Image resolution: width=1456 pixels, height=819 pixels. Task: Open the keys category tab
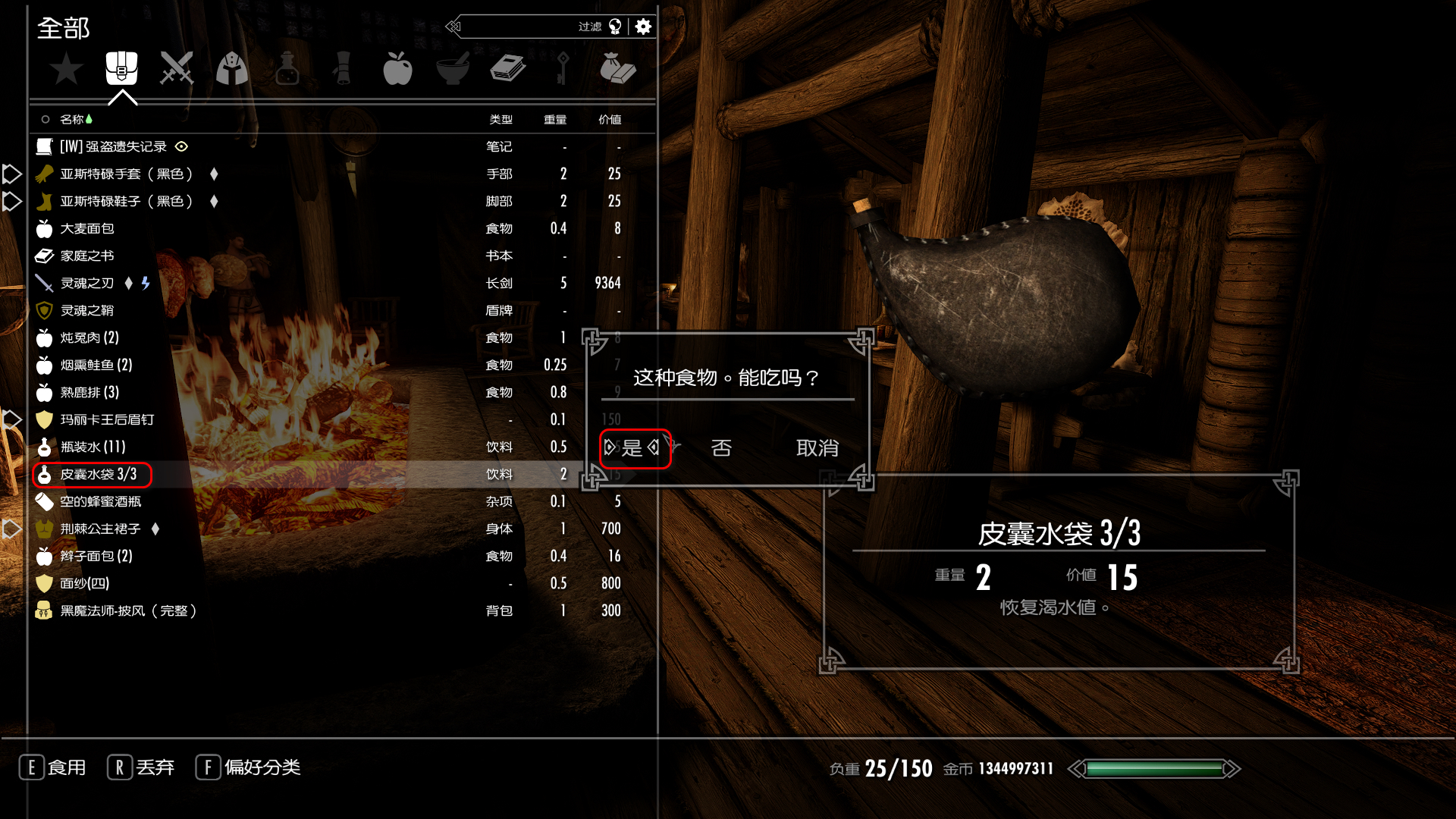pyautogui.click(x=562, y=69)
